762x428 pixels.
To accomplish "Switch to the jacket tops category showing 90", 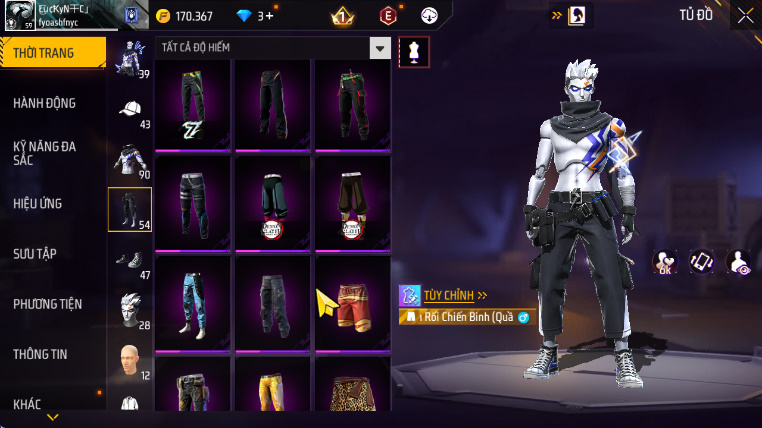I will (x=130, y=161).
